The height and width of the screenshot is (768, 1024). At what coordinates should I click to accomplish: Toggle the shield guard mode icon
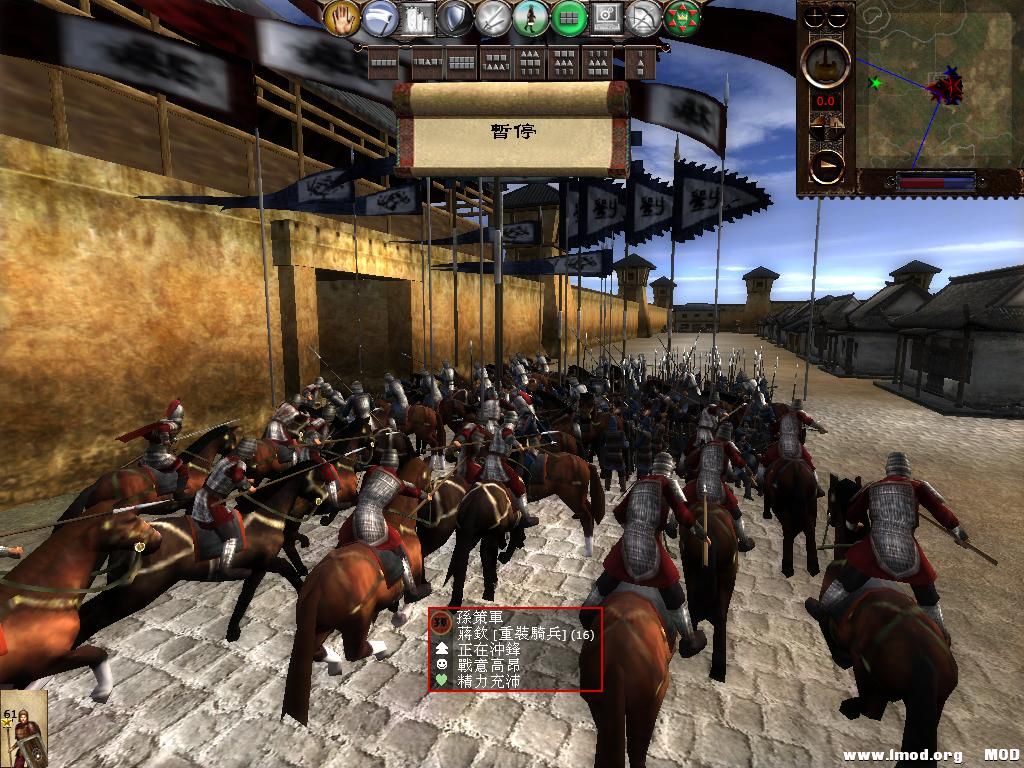(x=455, y=18)
